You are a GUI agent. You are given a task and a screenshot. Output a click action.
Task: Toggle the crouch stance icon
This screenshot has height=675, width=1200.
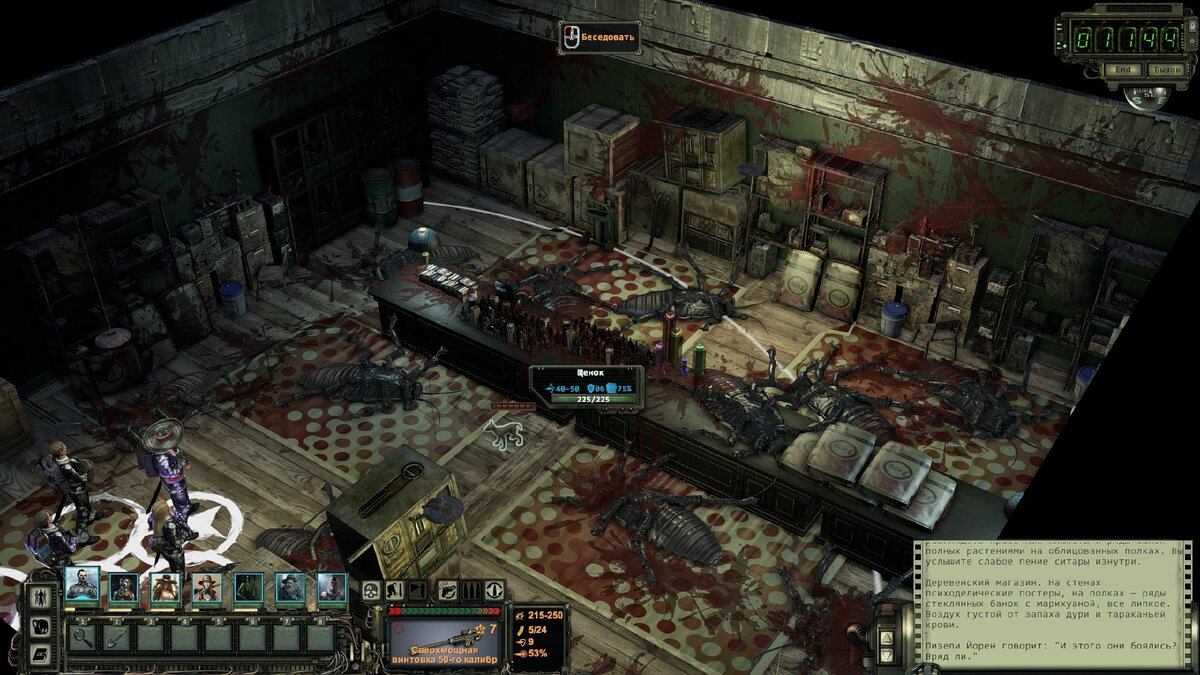coord(395,591)
